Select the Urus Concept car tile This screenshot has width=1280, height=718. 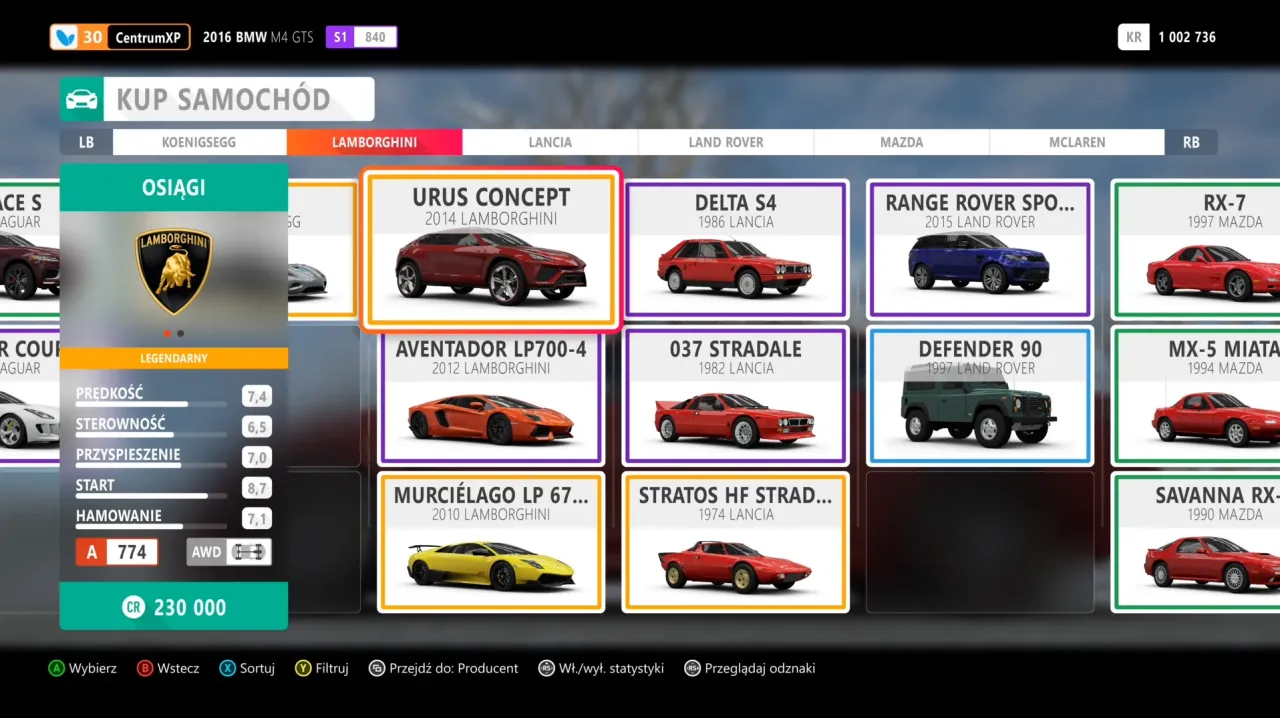click(490, 250)
